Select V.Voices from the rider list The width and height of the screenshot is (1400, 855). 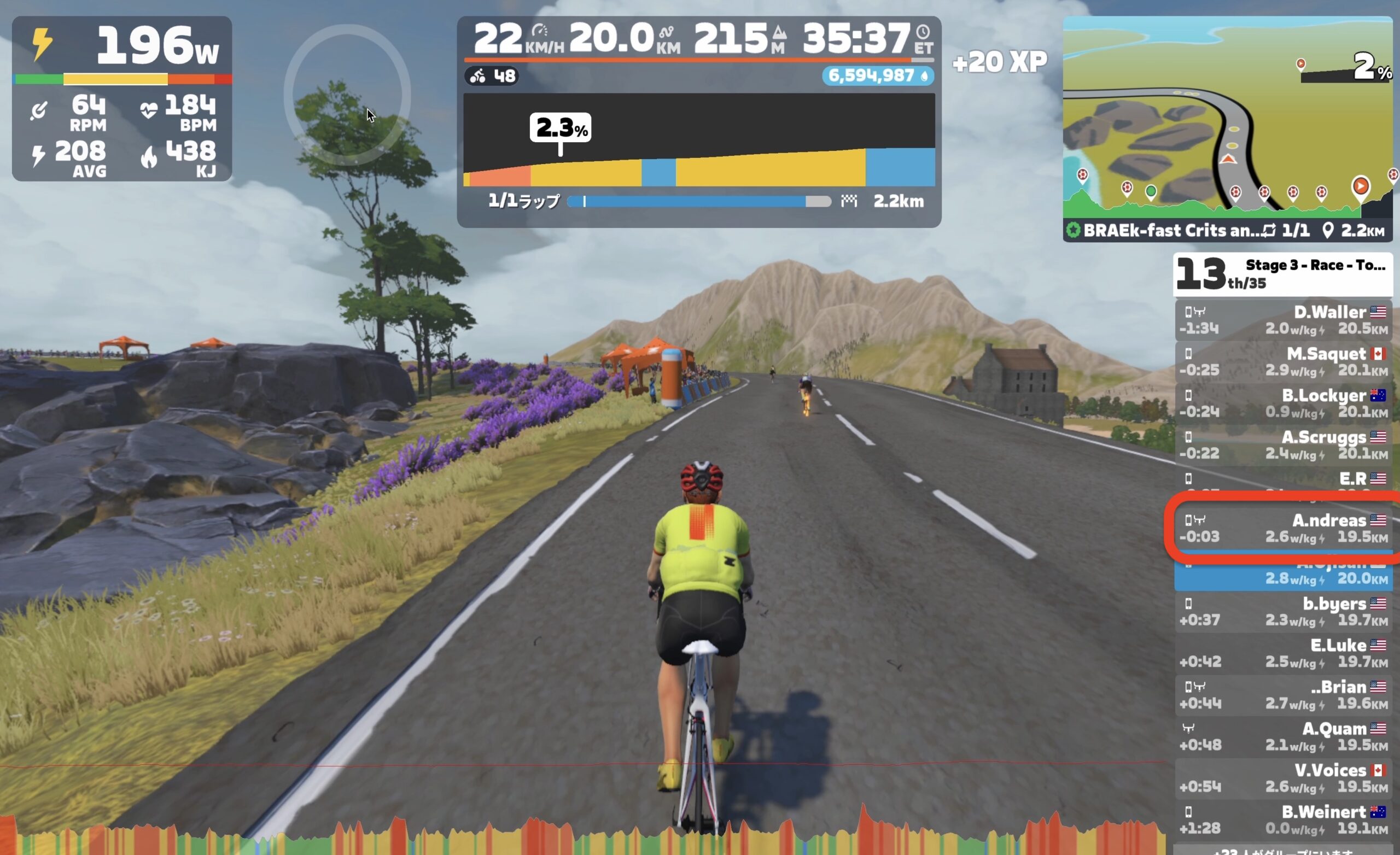(x=1283, y=778)
